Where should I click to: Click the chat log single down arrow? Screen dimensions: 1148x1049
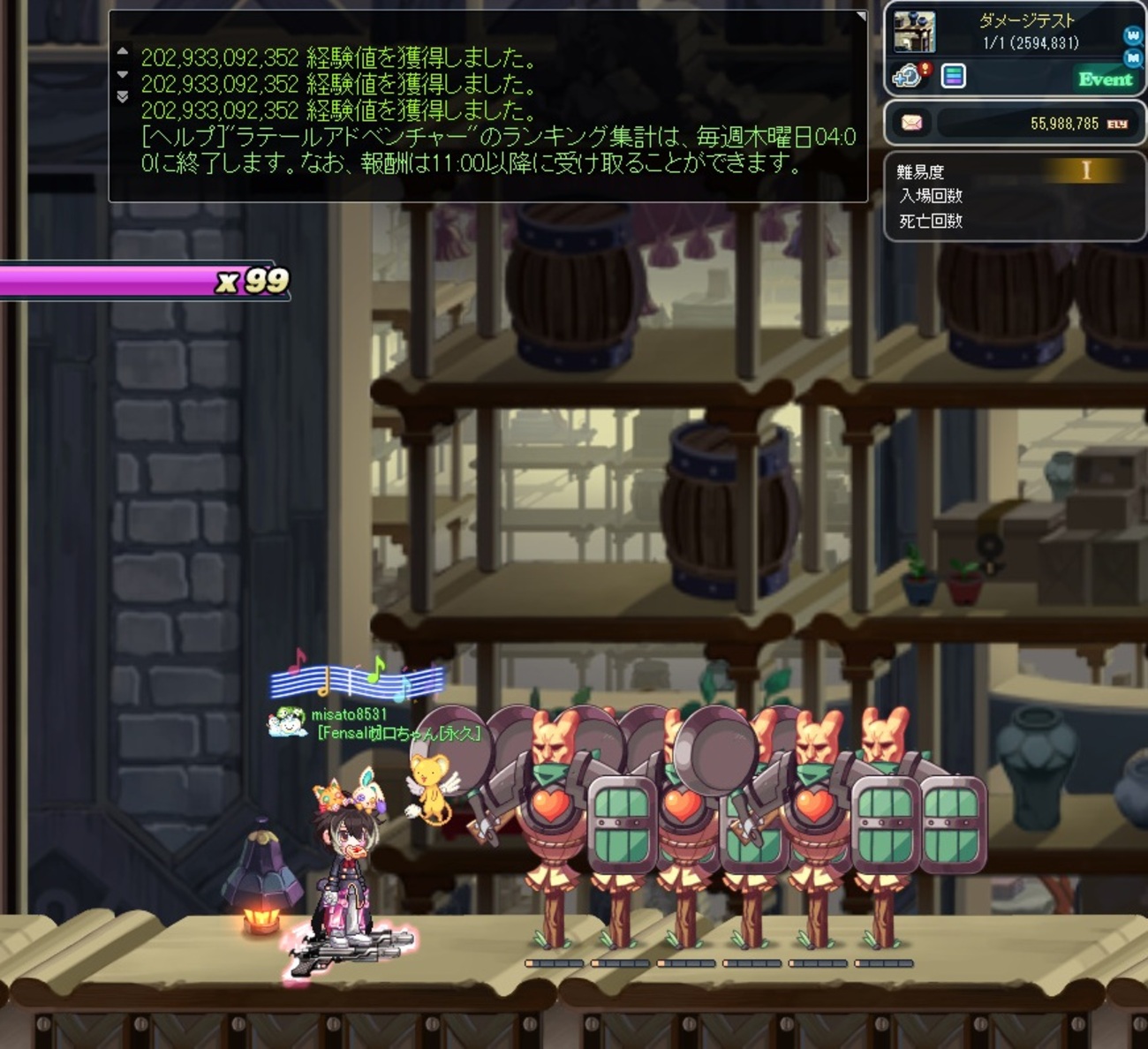click(x=123, y=74)
